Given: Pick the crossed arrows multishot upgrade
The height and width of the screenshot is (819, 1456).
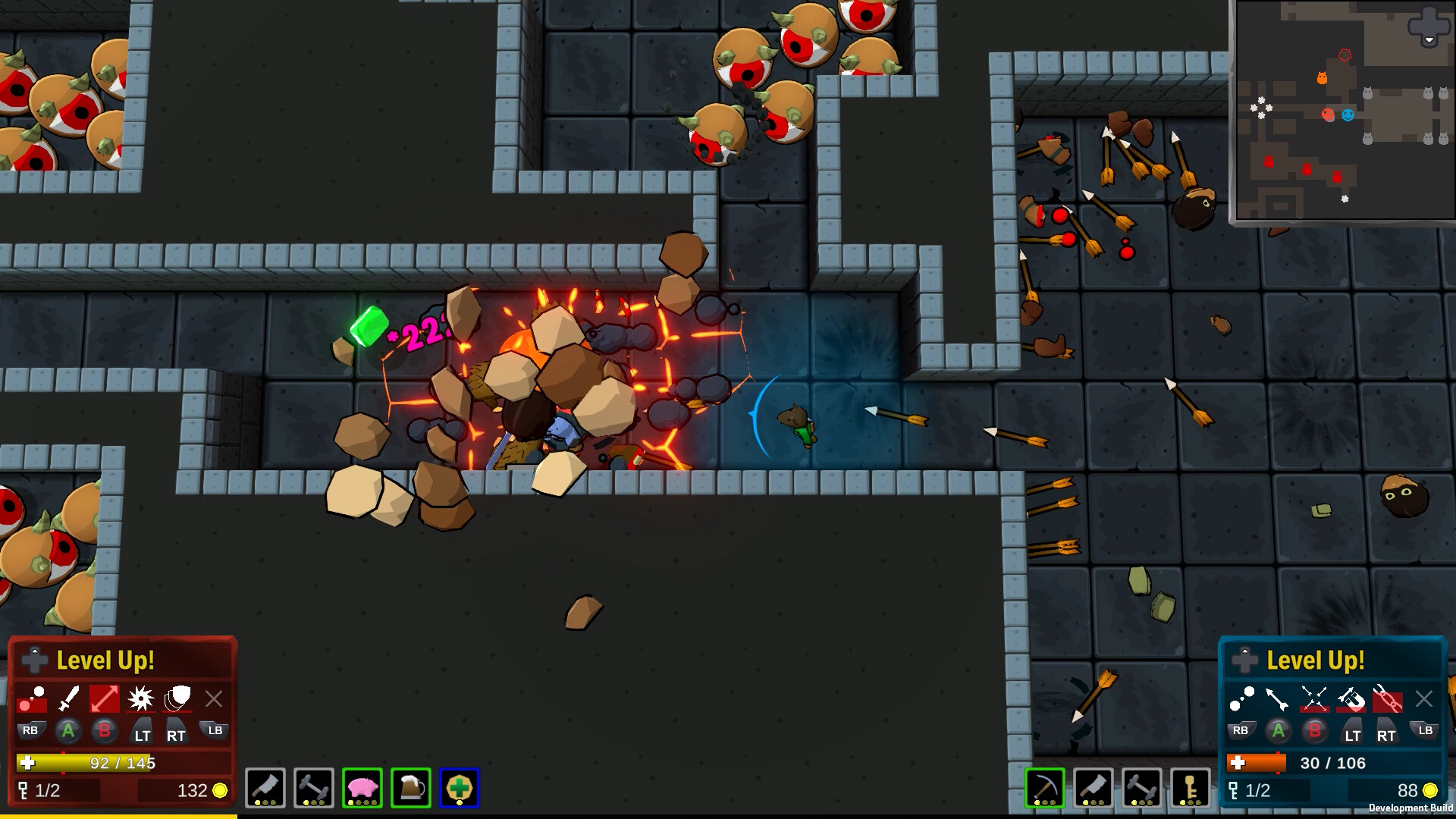Looking at the screenshot, I should click(1314, 698).
